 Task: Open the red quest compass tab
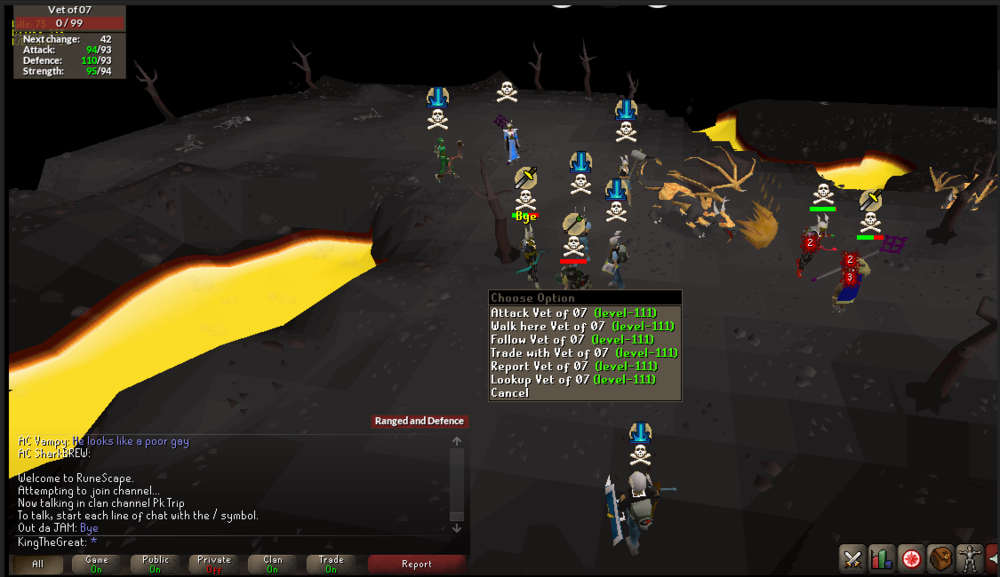pos(910,558)
